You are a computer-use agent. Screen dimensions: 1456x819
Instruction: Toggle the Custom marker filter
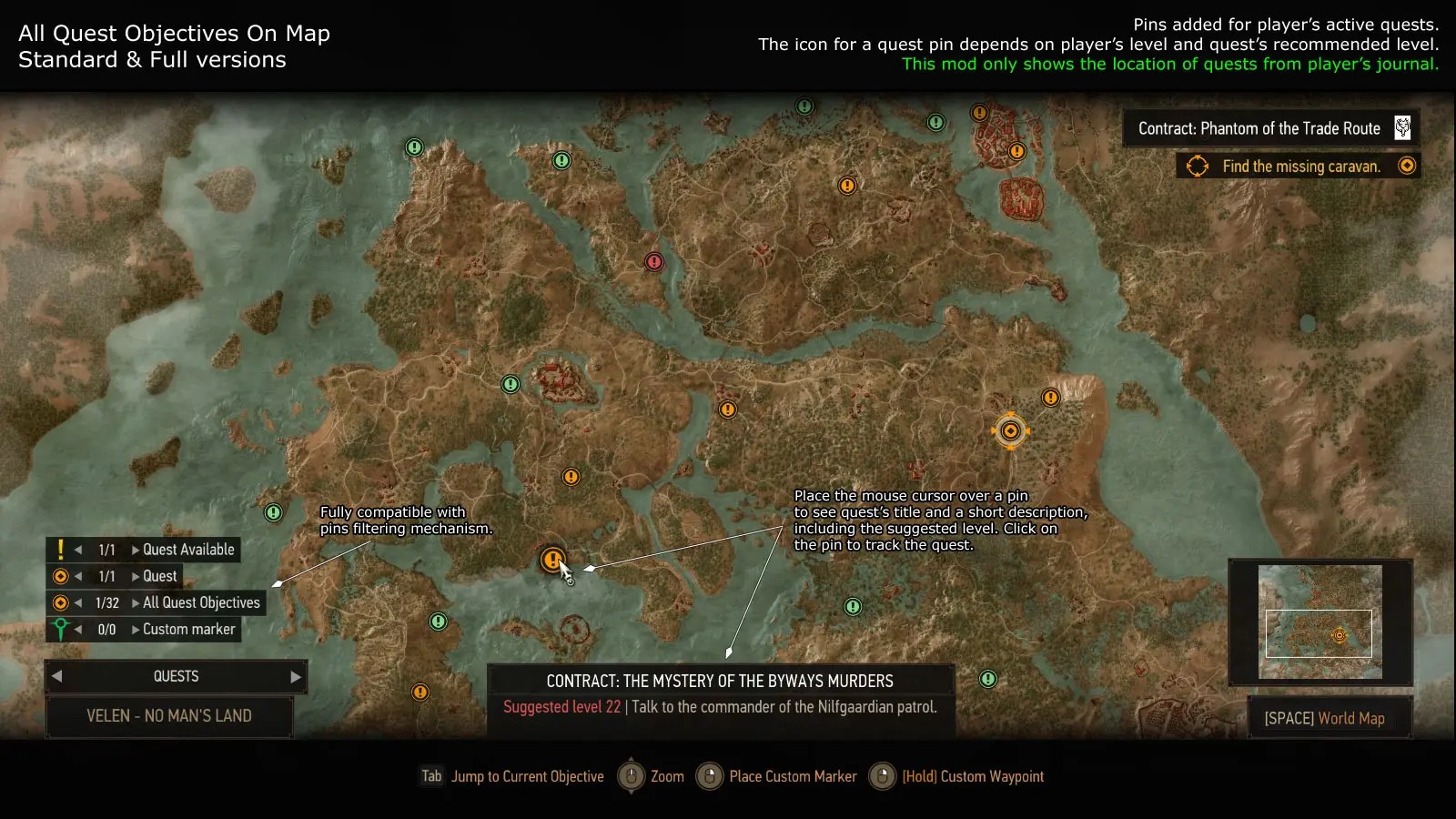[60, 628]
